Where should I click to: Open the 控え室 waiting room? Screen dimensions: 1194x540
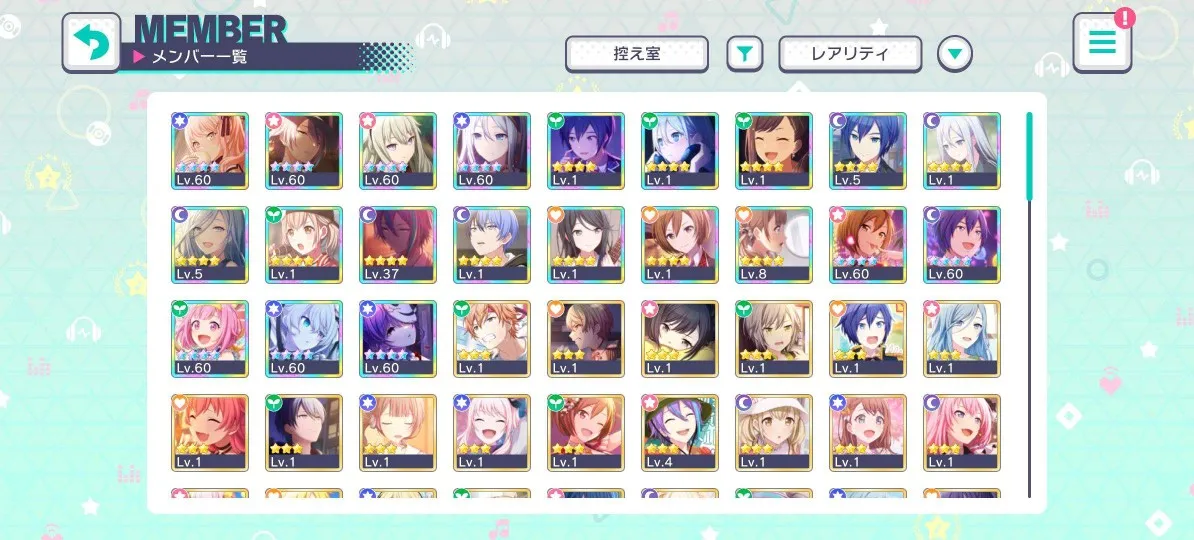[637, 54]
